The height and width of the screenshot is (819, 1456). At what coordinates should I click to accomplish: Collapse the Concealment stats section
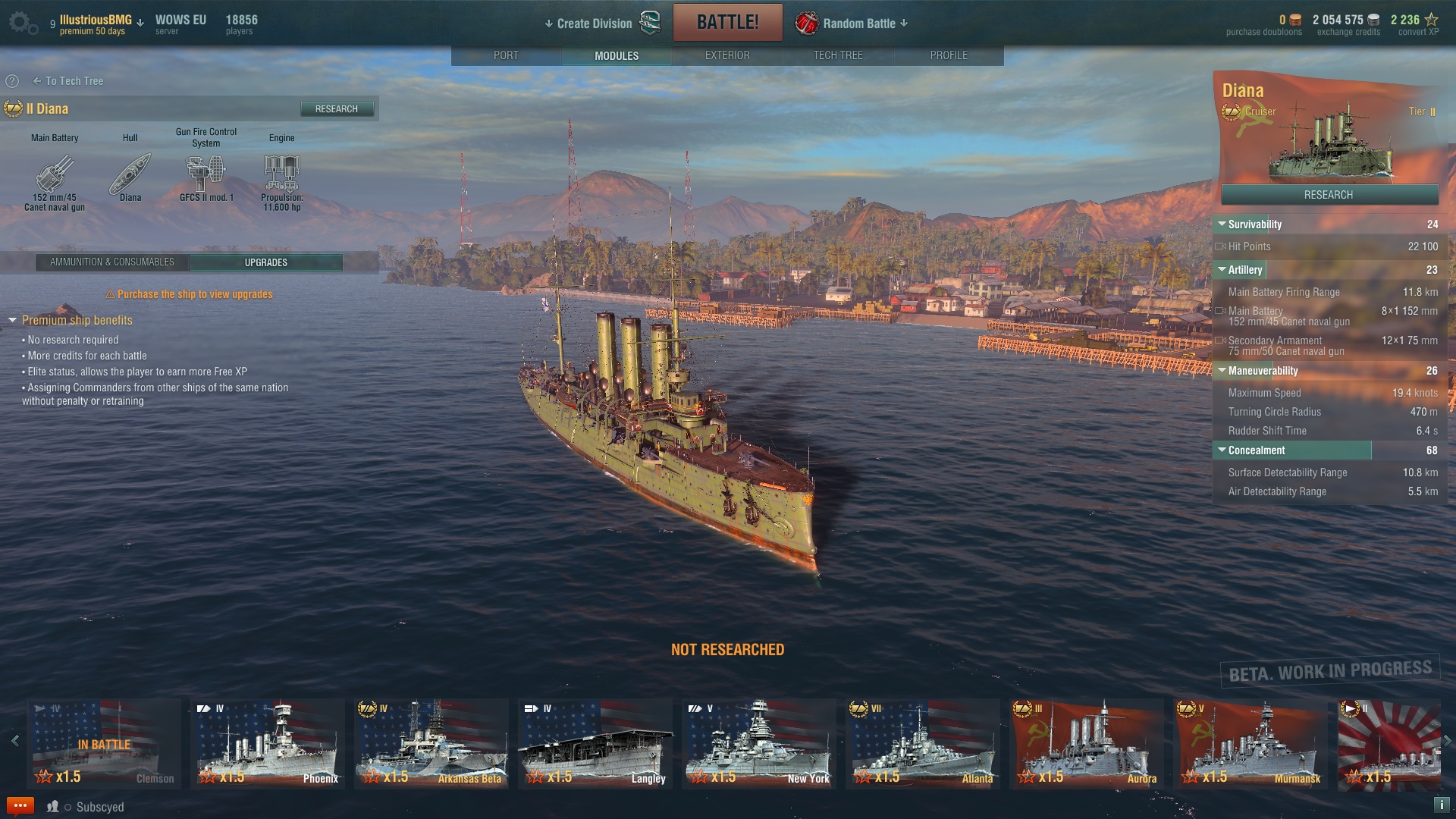tap(1222, 450)
